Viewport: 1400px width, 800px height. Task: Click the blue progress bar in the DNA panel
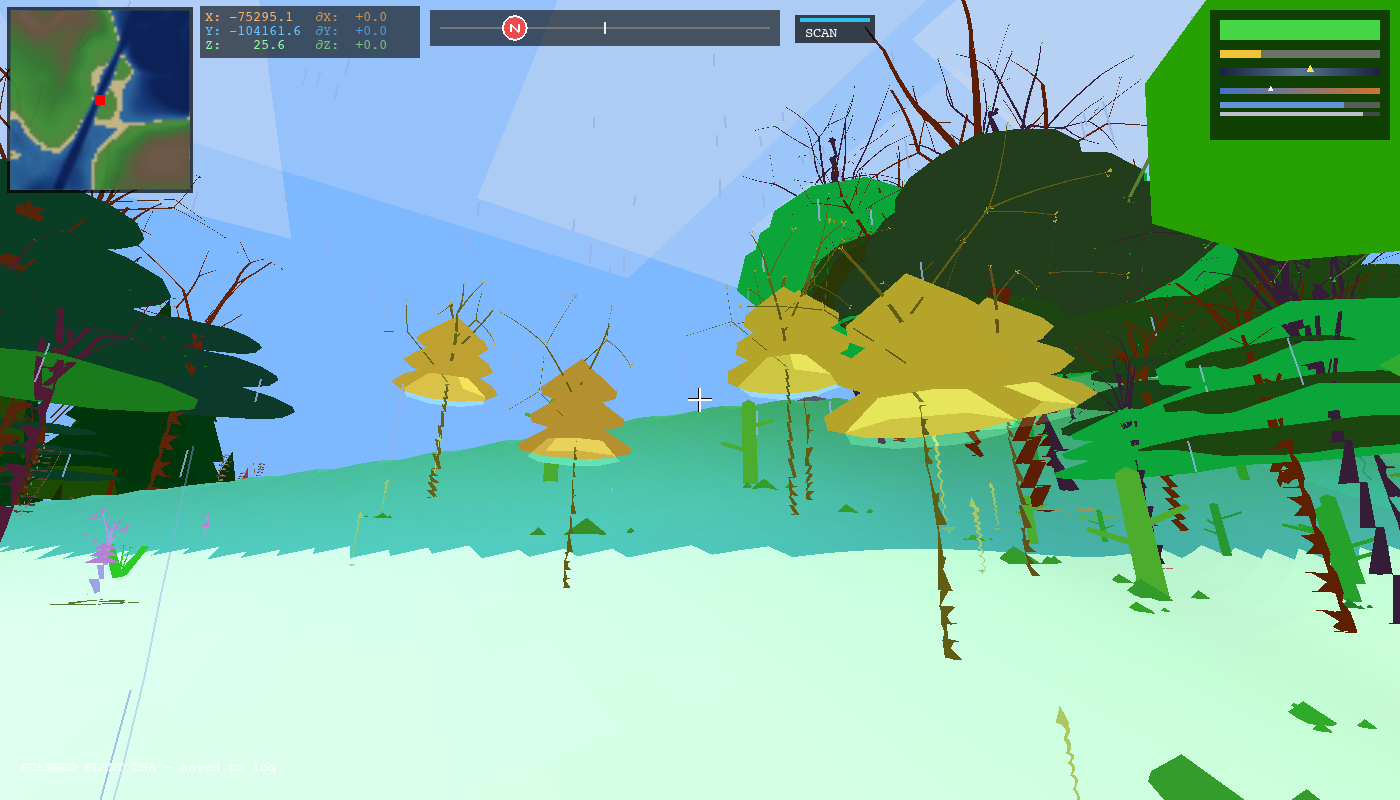[1280, 104]
